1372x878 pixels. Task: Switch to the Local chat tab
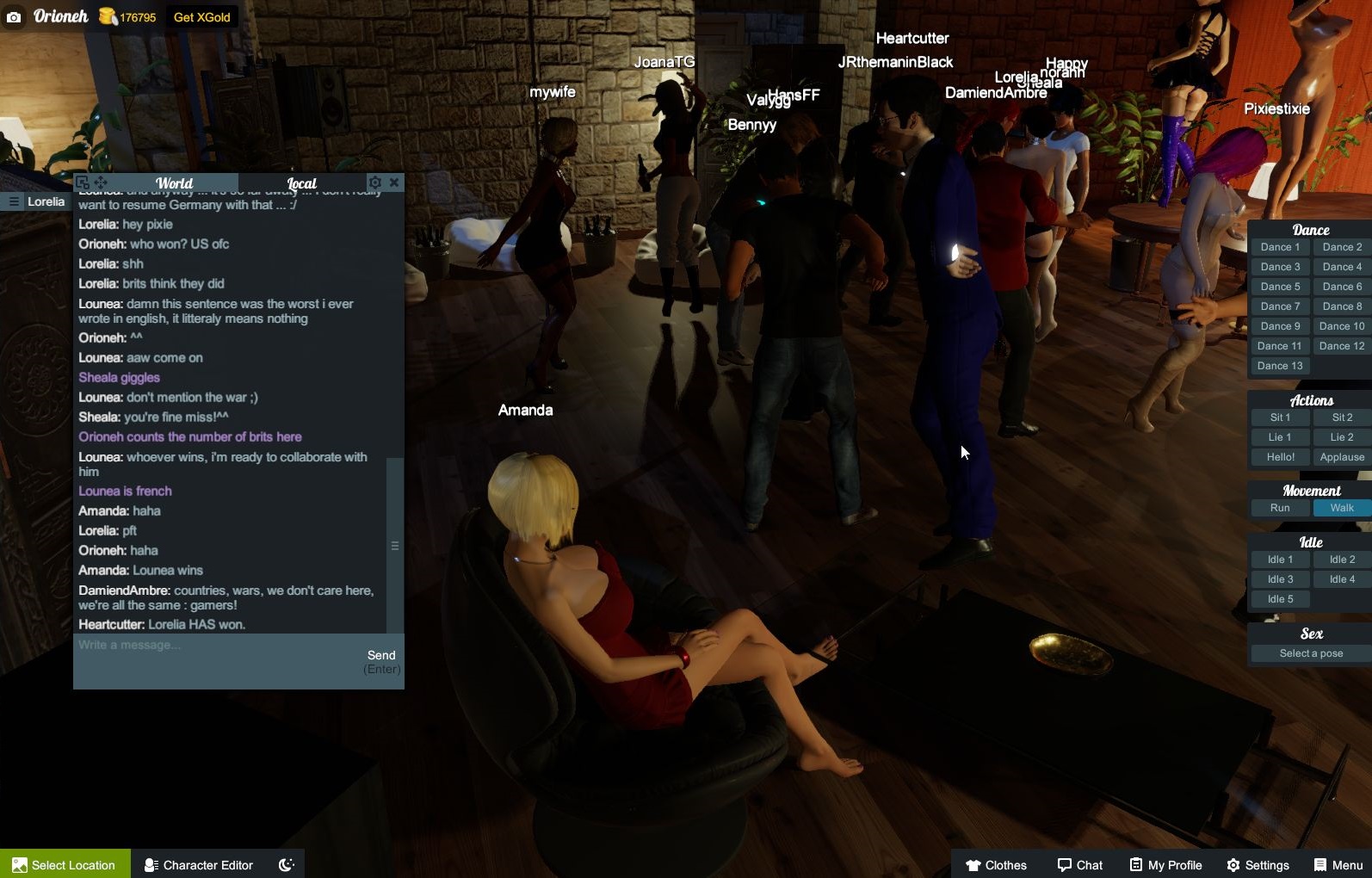(x=301, y=183)
